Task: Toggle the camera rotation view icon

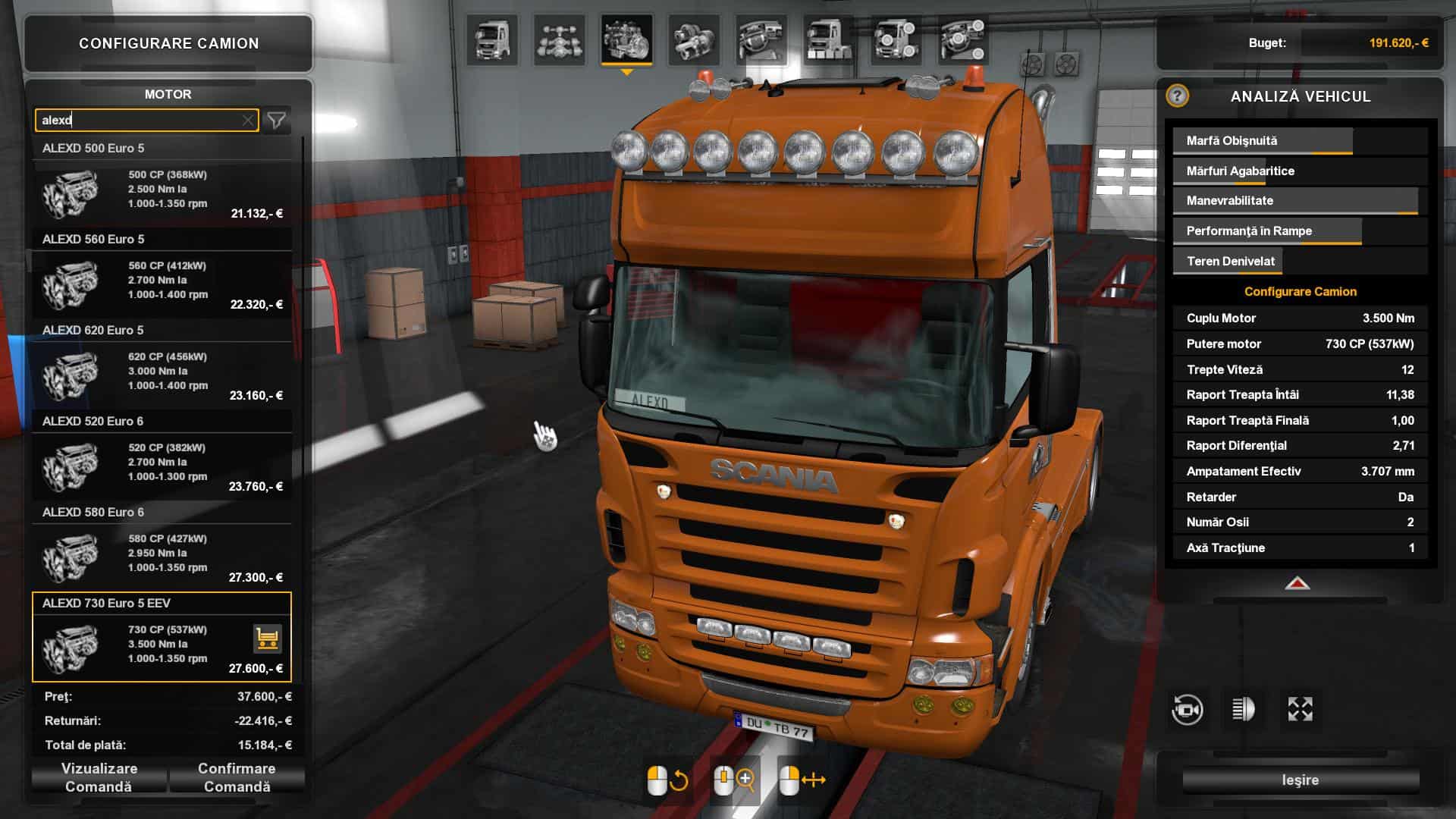Action: pyautogui.click(x=1187, y=710)
